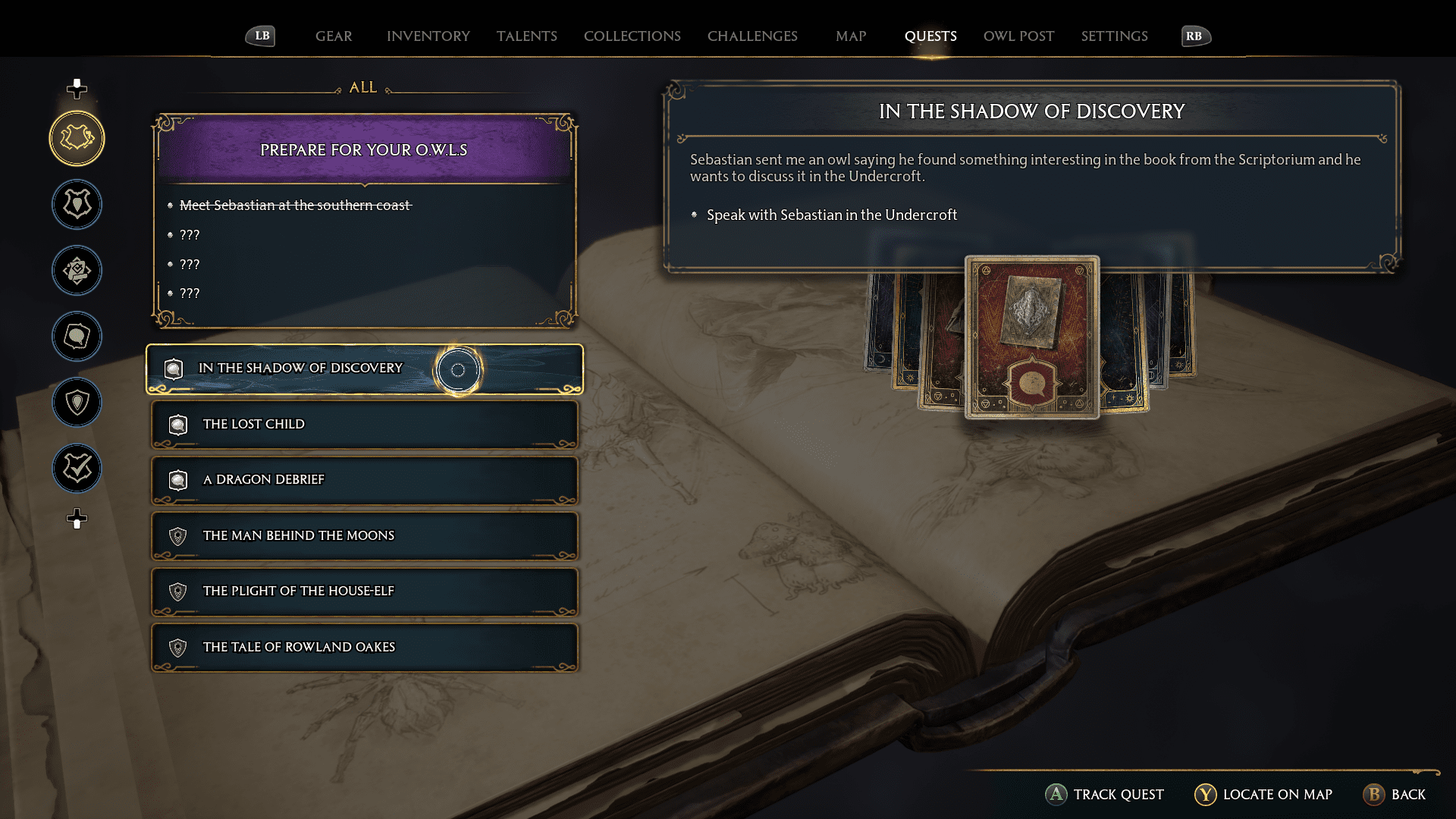
Task: Open the speech bubble side quests filter
Action: 76,337
